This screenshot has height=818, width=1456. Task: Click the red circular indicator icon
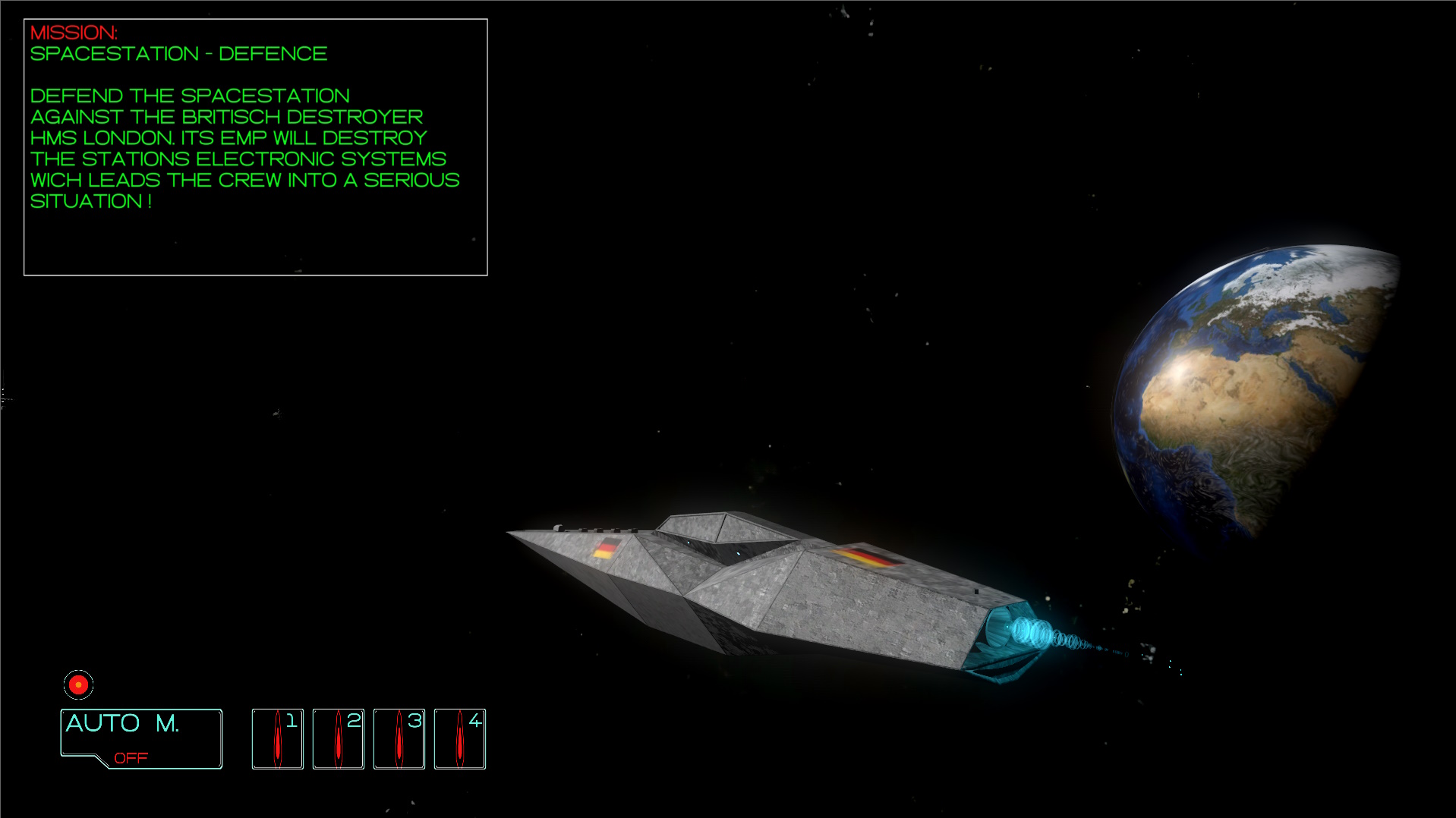coord(78,684)
